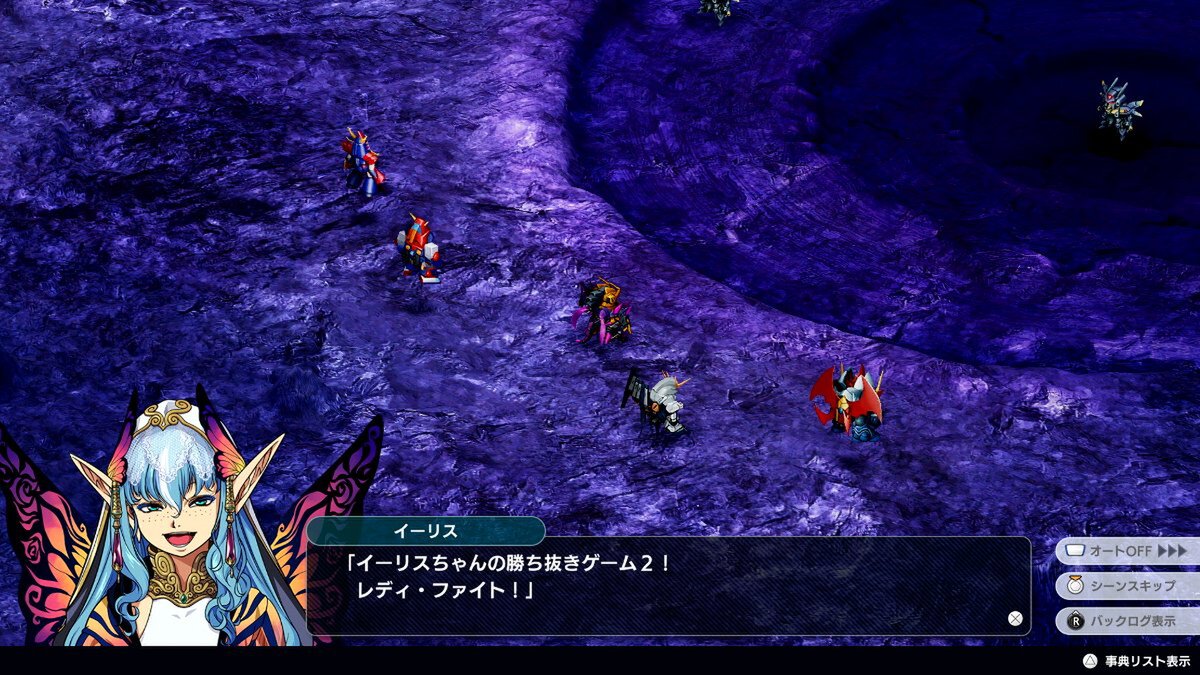Toggle the オートOFF auto-advance button
Image resolution: width=1200 pixels, height=675 pixels.
coord(1127,551)
